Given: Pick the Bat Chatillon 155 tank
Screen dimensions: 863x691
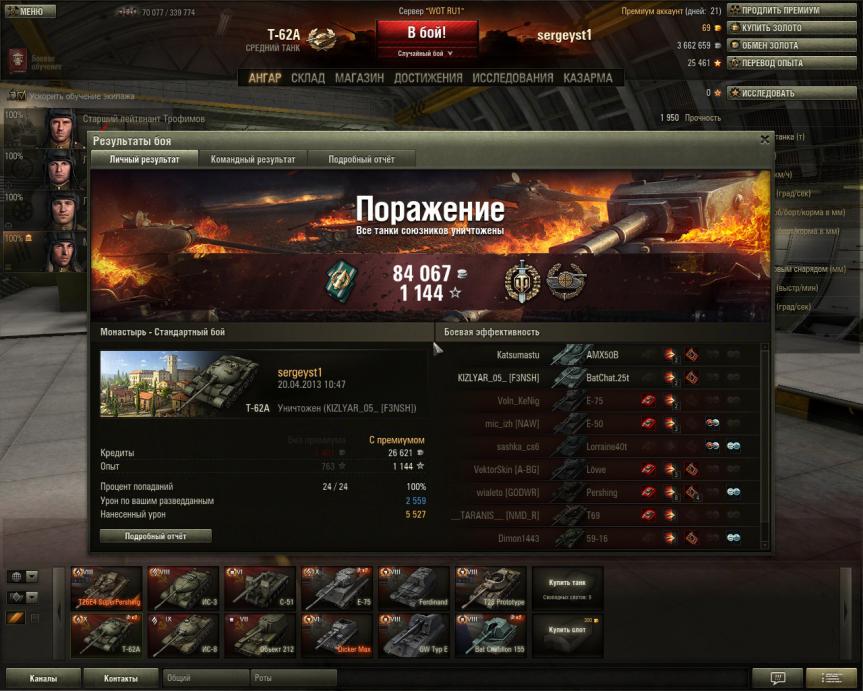Looking at the screenshot, I should [490, 635].
